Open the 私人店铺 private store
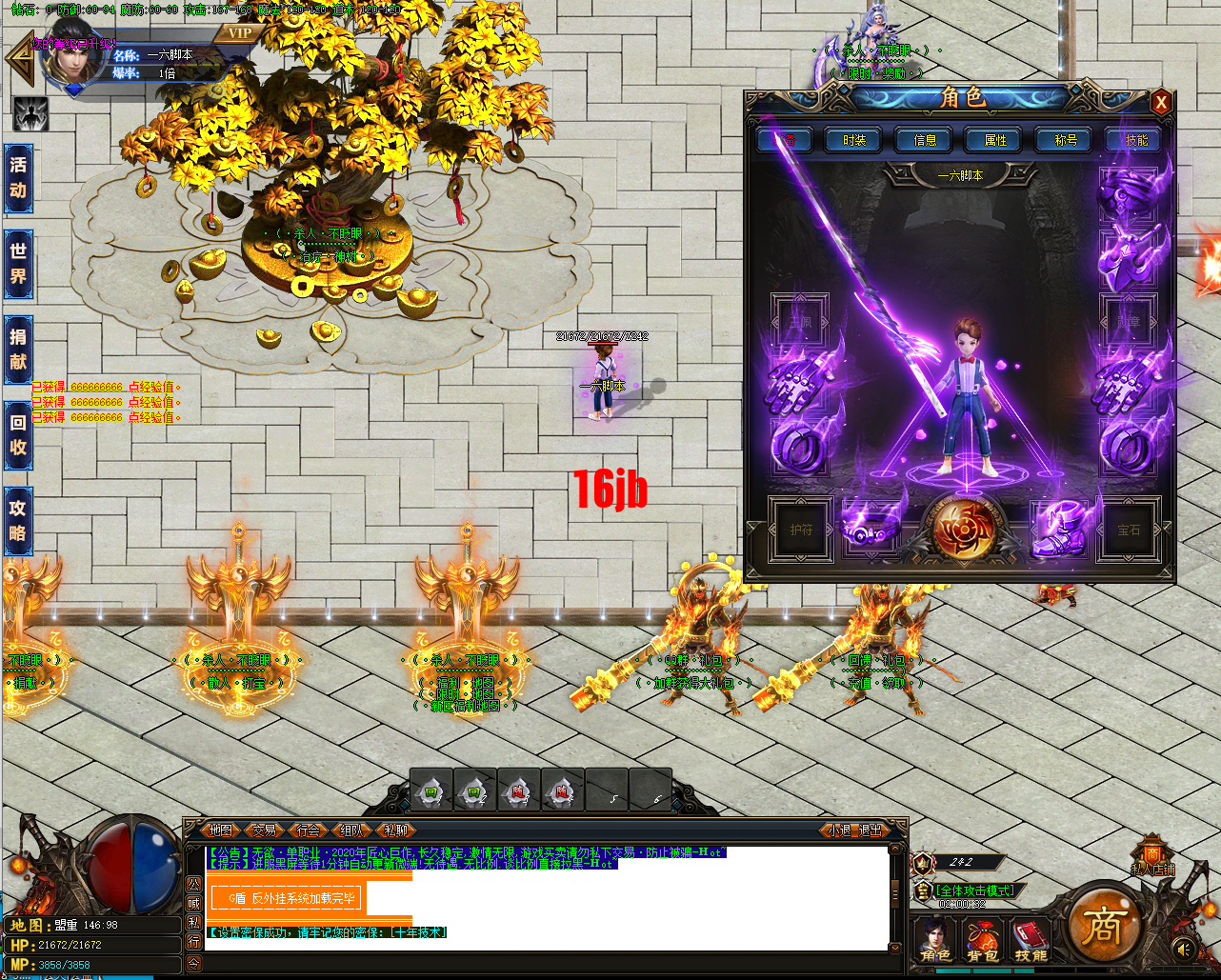This screenshot has height=980, width=1221. click(1151, 857)
